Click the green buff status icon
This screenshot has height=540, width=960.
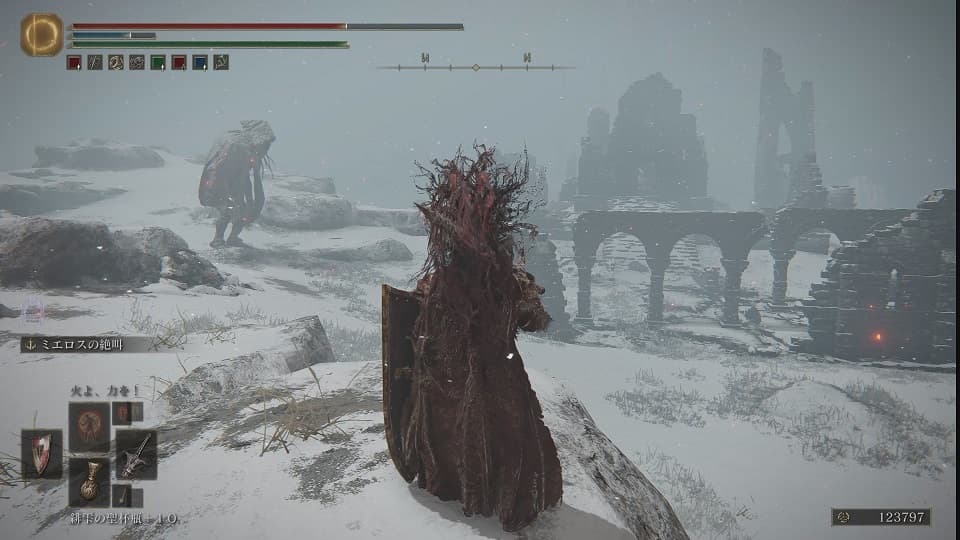(158, 62)
